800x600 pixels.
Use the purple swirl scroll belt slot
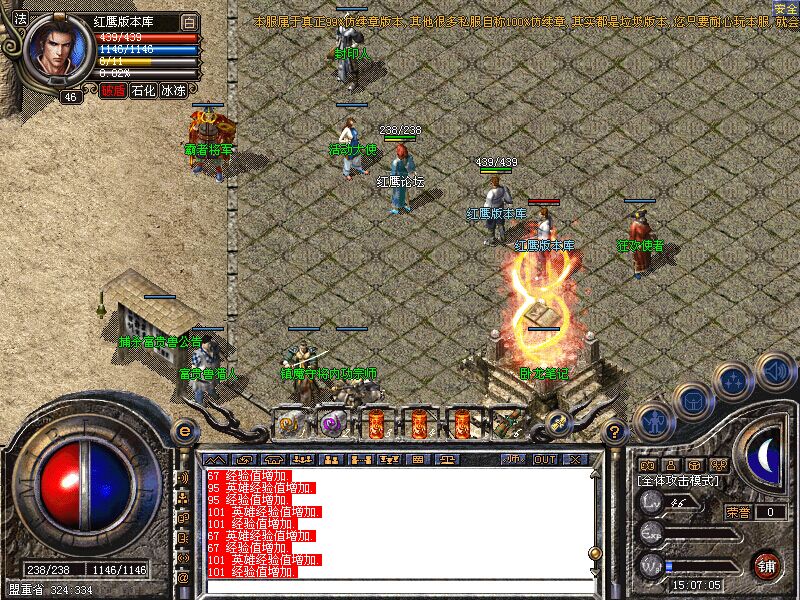332,423
